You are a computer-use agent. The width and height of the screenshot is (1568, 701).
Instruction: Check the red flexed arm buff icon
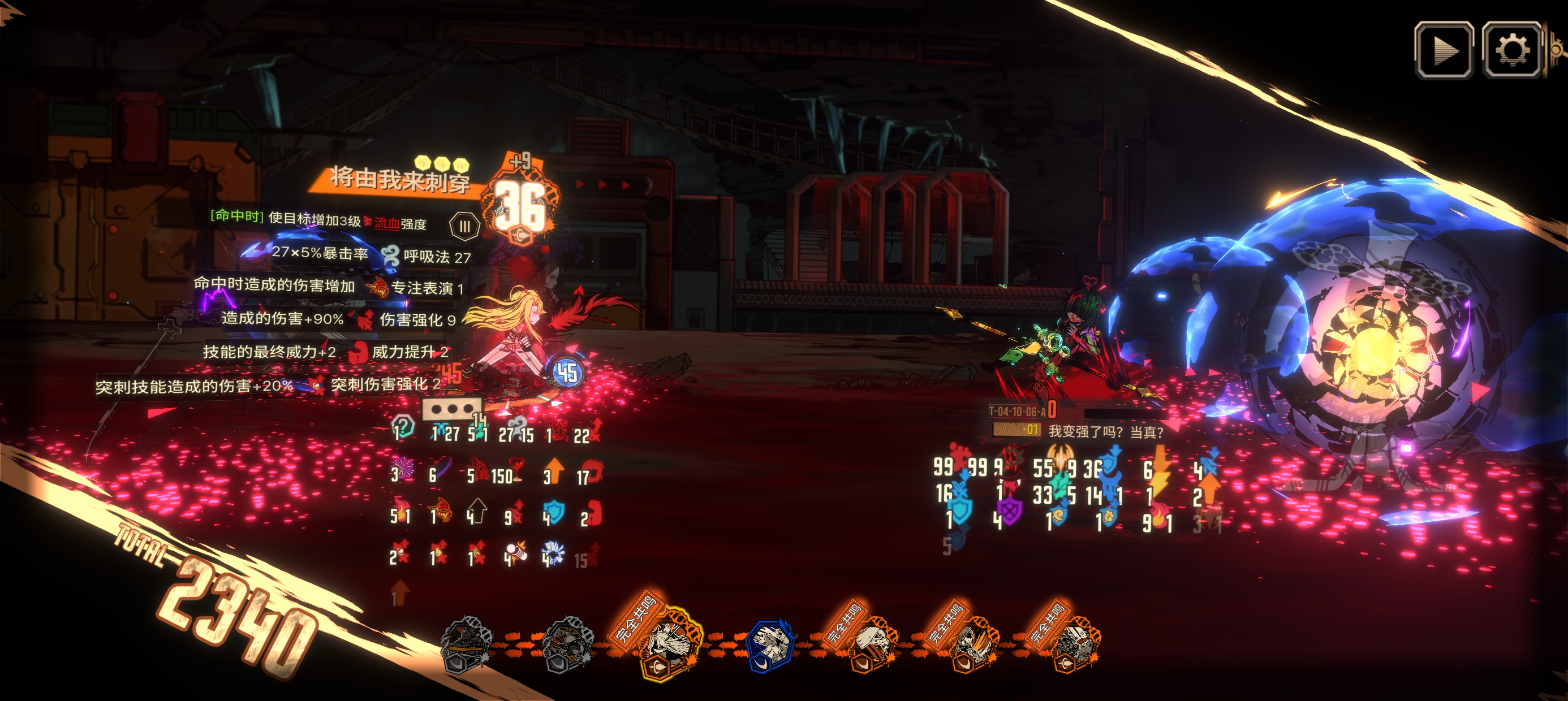[x=594, y=513]
